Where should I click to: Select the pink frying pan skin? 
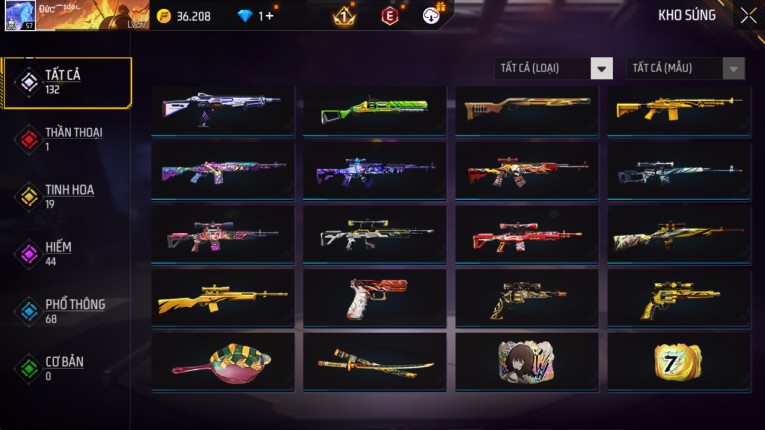point(222,362)
